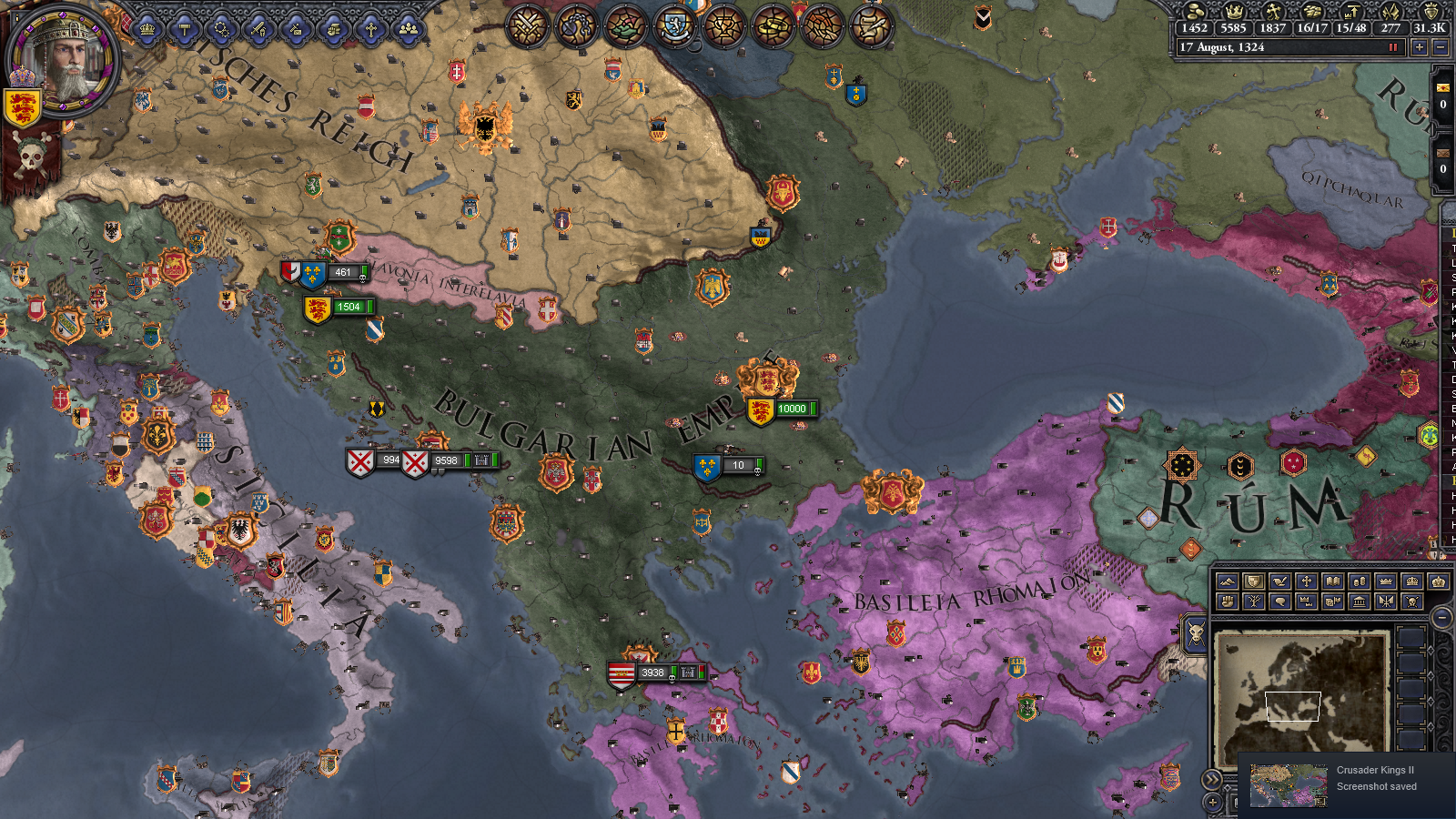Image resolution: width=1456 pixels, height=819 pixels.
Task: Click the diplomacy speech-bubble mapmode
Action: [x=1279, y=602]
